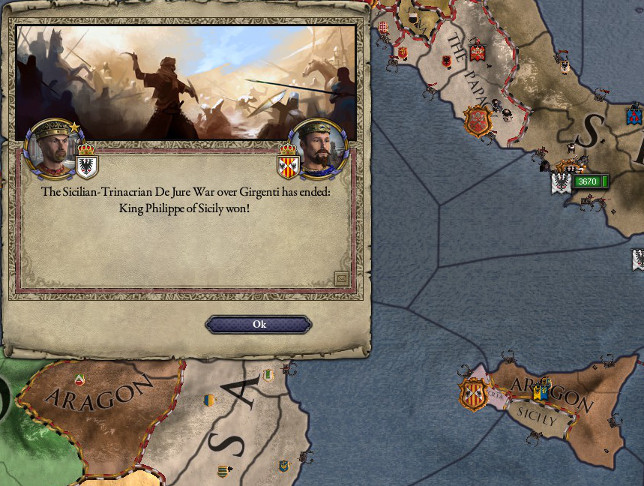Screen dimensions: 644x486
Task: Select the army with 3670 troops
Action: [x=591, y=181]
